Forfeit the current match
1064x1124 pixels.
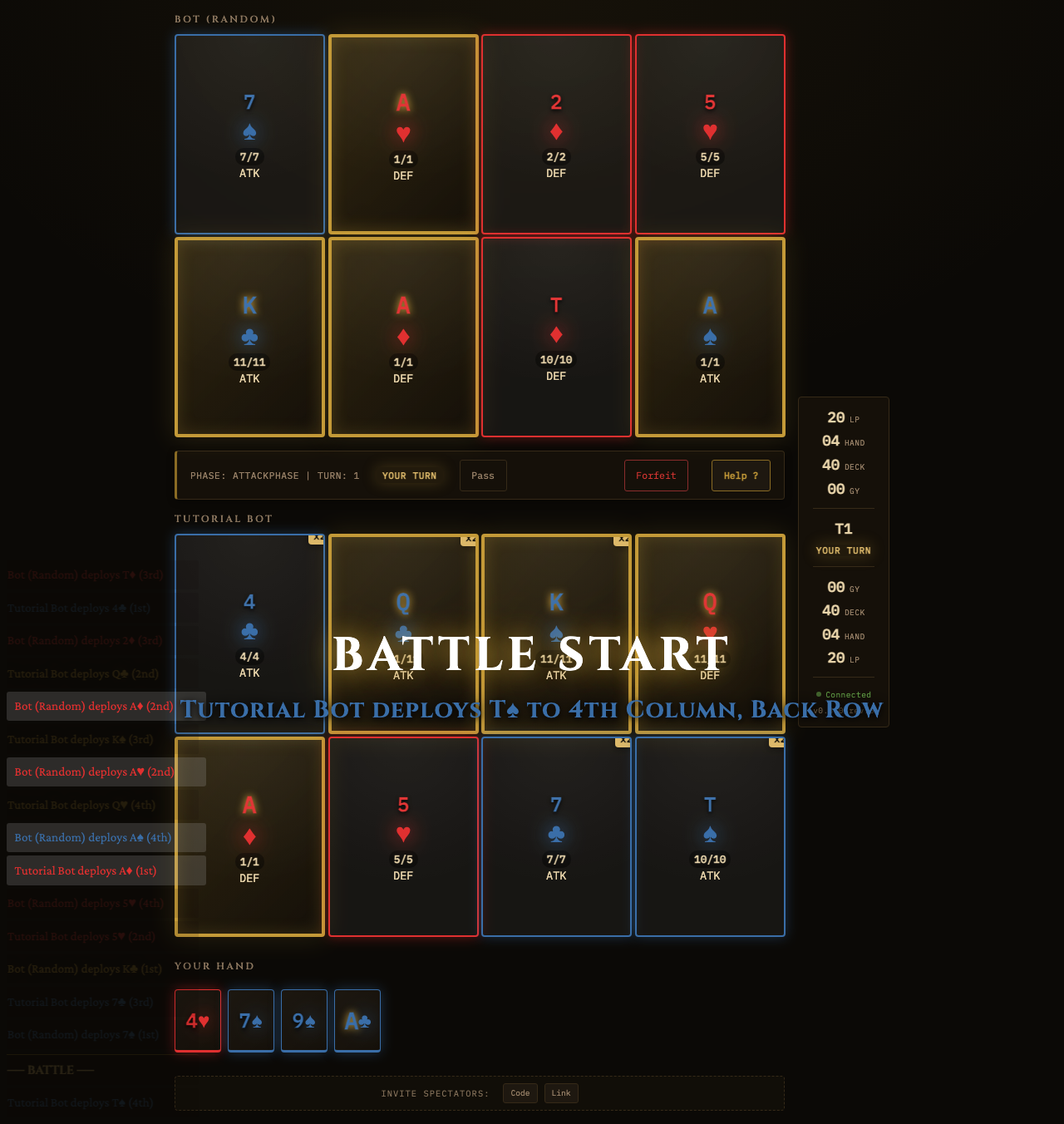tap(656, 476)
